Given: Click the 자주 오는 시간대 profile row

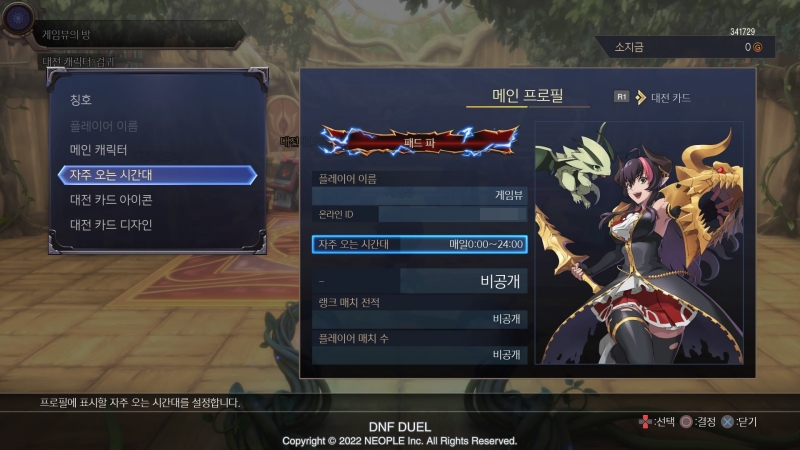Looking at the screenshot, I should (x=419, y=243).
